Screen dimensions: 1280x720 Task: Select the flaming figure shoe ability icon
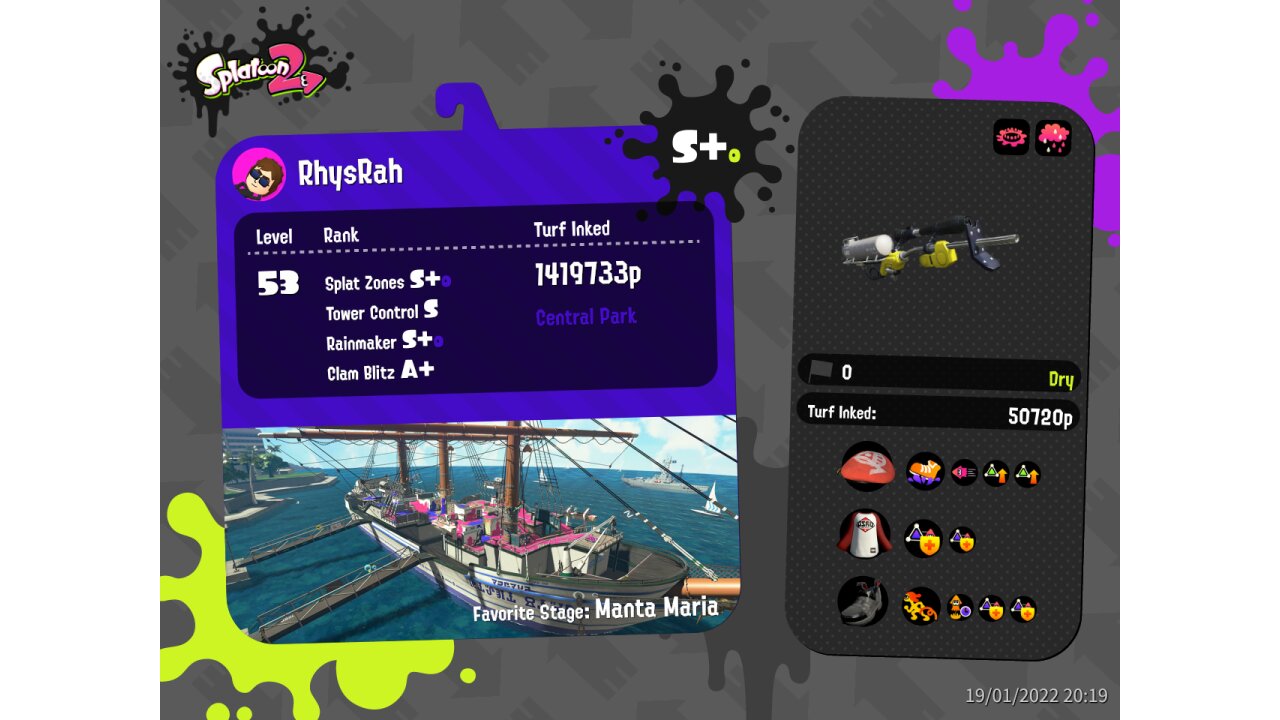point(920,606)
